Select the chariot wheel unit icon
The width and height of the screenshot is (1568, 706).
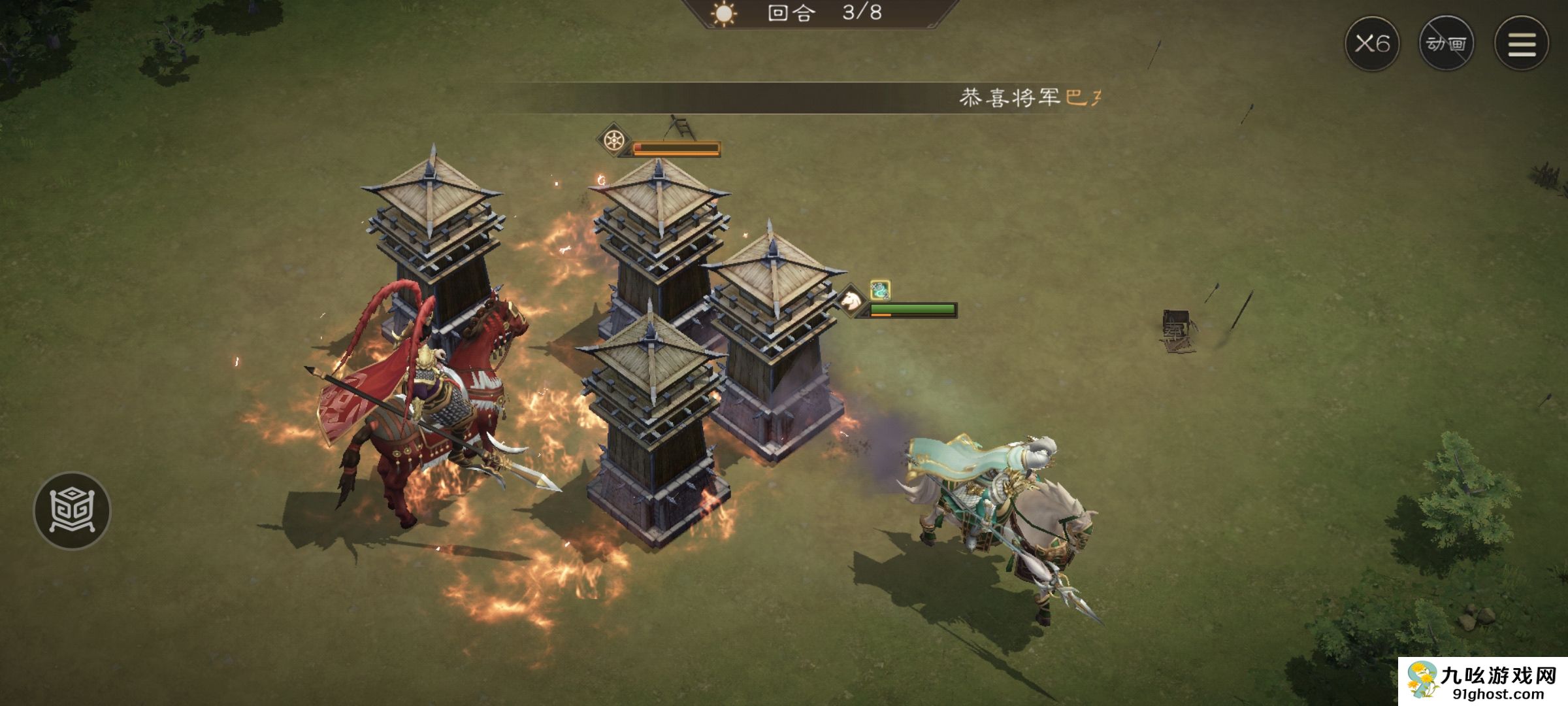point(613,140)
